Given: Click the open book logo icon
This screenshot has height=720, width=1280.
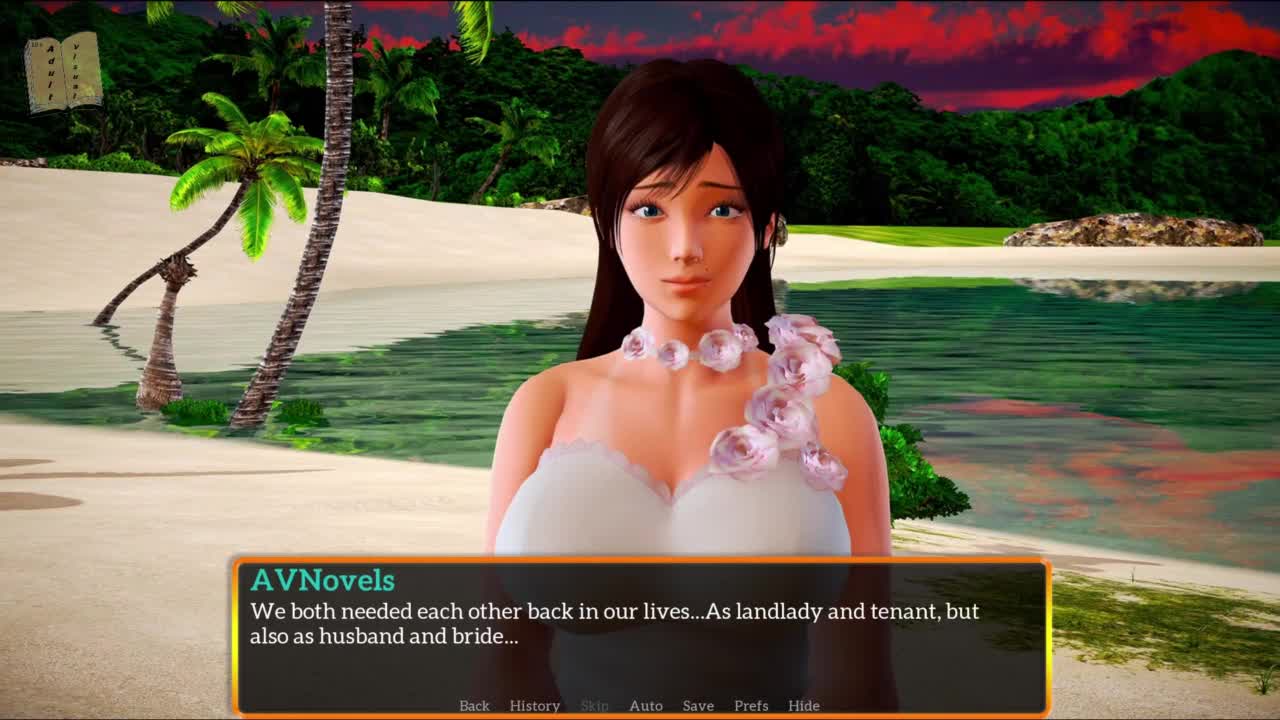Looking at the screenshot, I should click(x=63, y=73).
